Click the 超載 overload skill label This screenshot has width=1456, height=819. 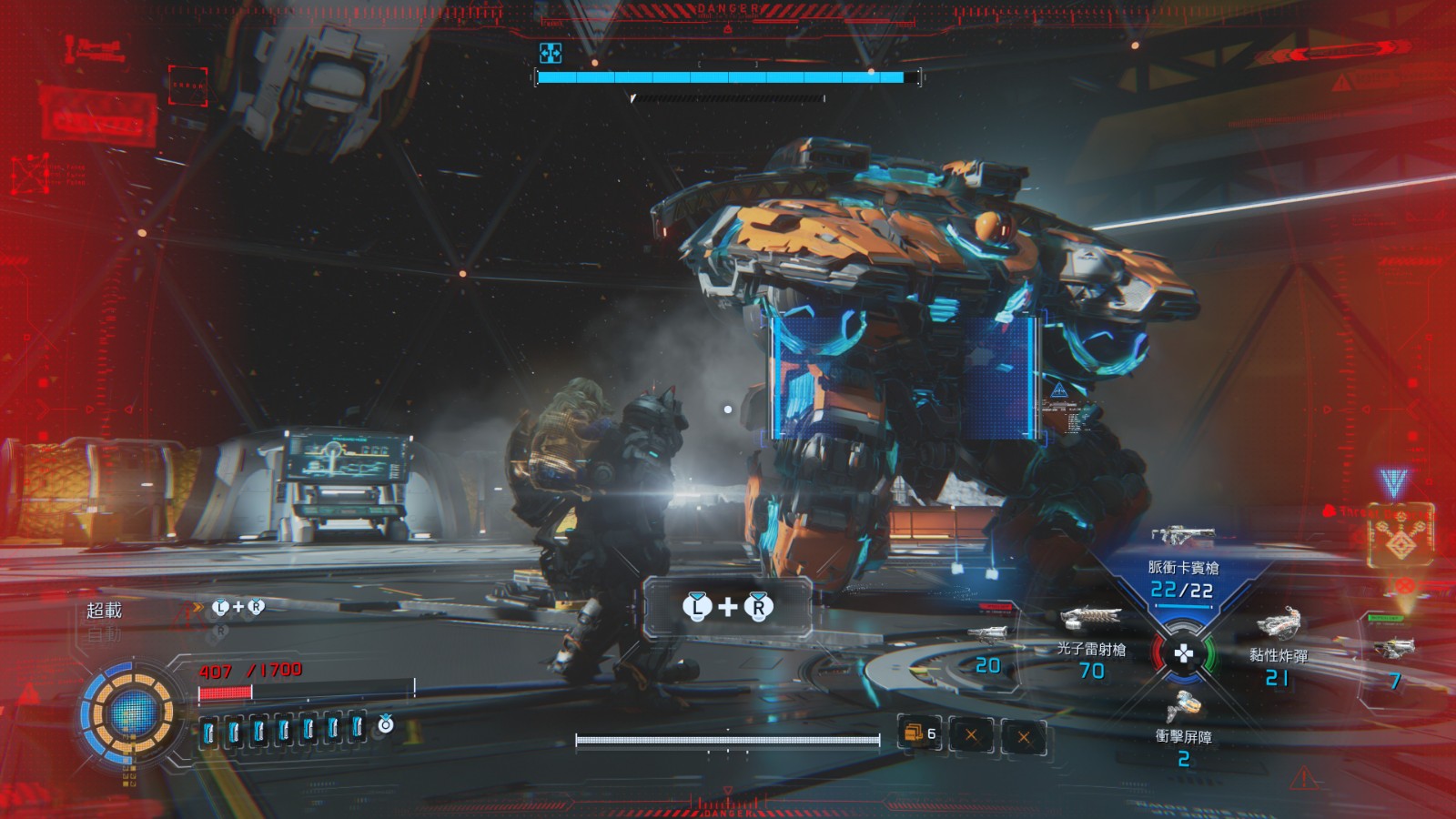click(104, 610)
